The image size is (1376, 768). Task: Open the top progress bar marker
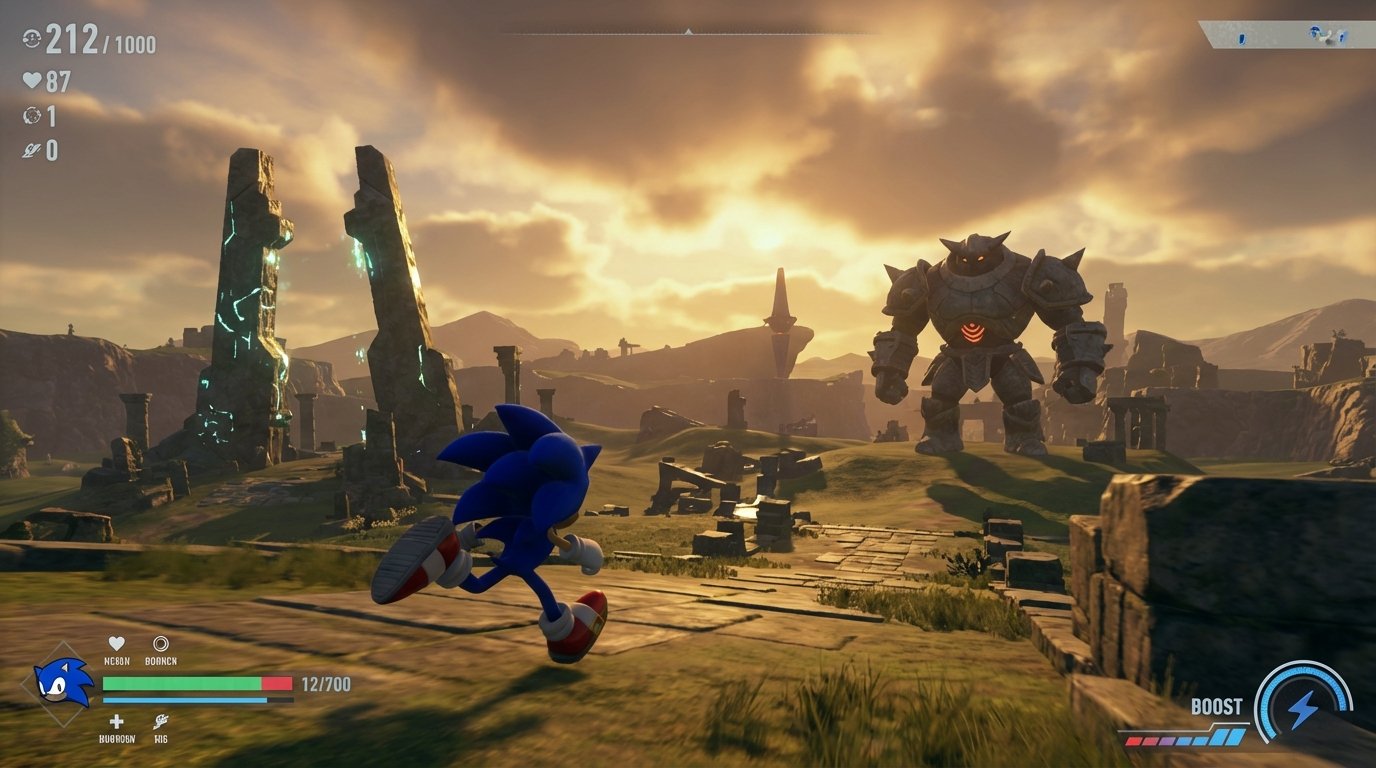[687, 32]
